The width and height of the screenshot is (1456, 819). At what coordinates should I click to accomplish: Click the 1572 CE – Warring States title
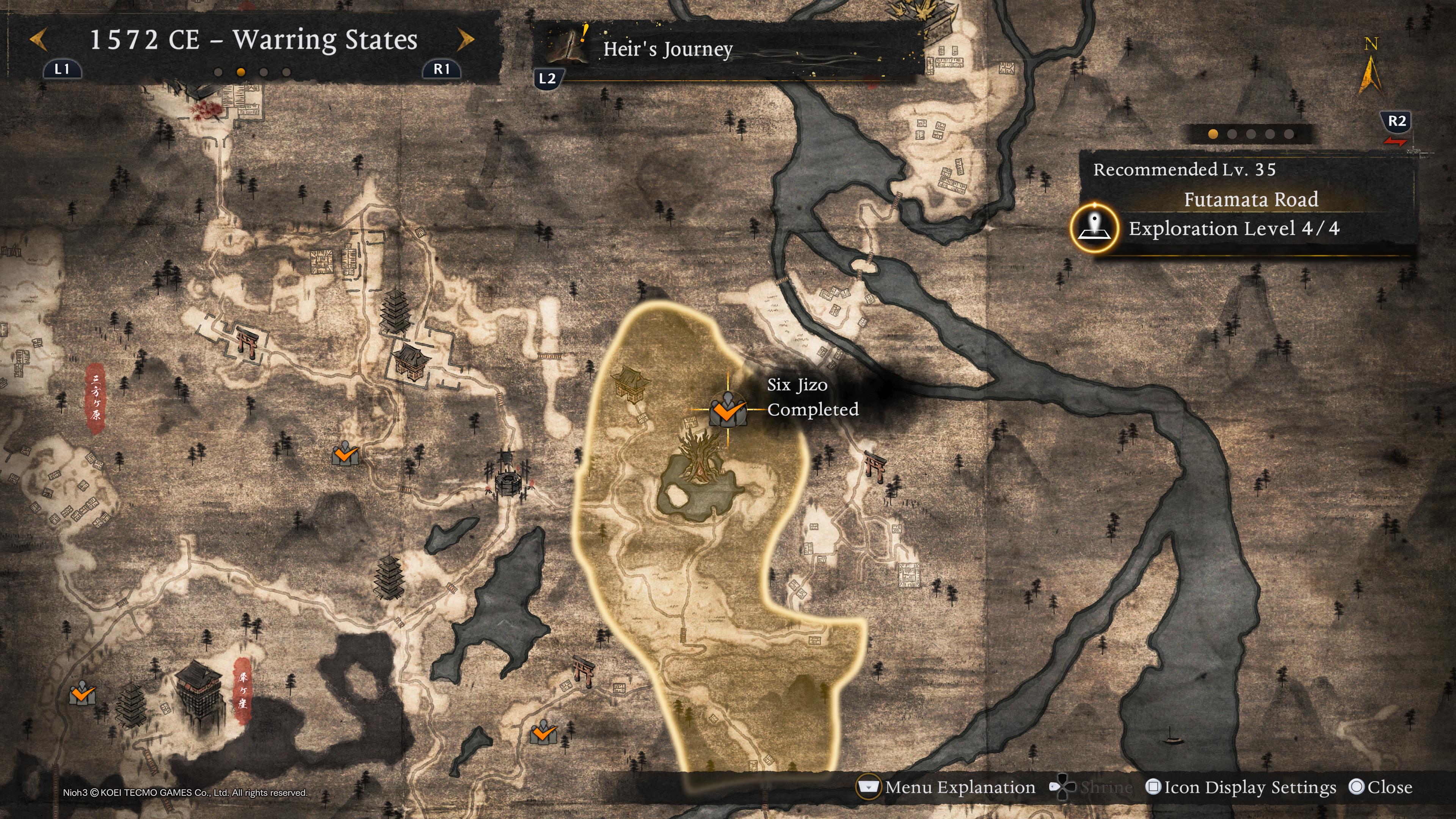(253, 39)
